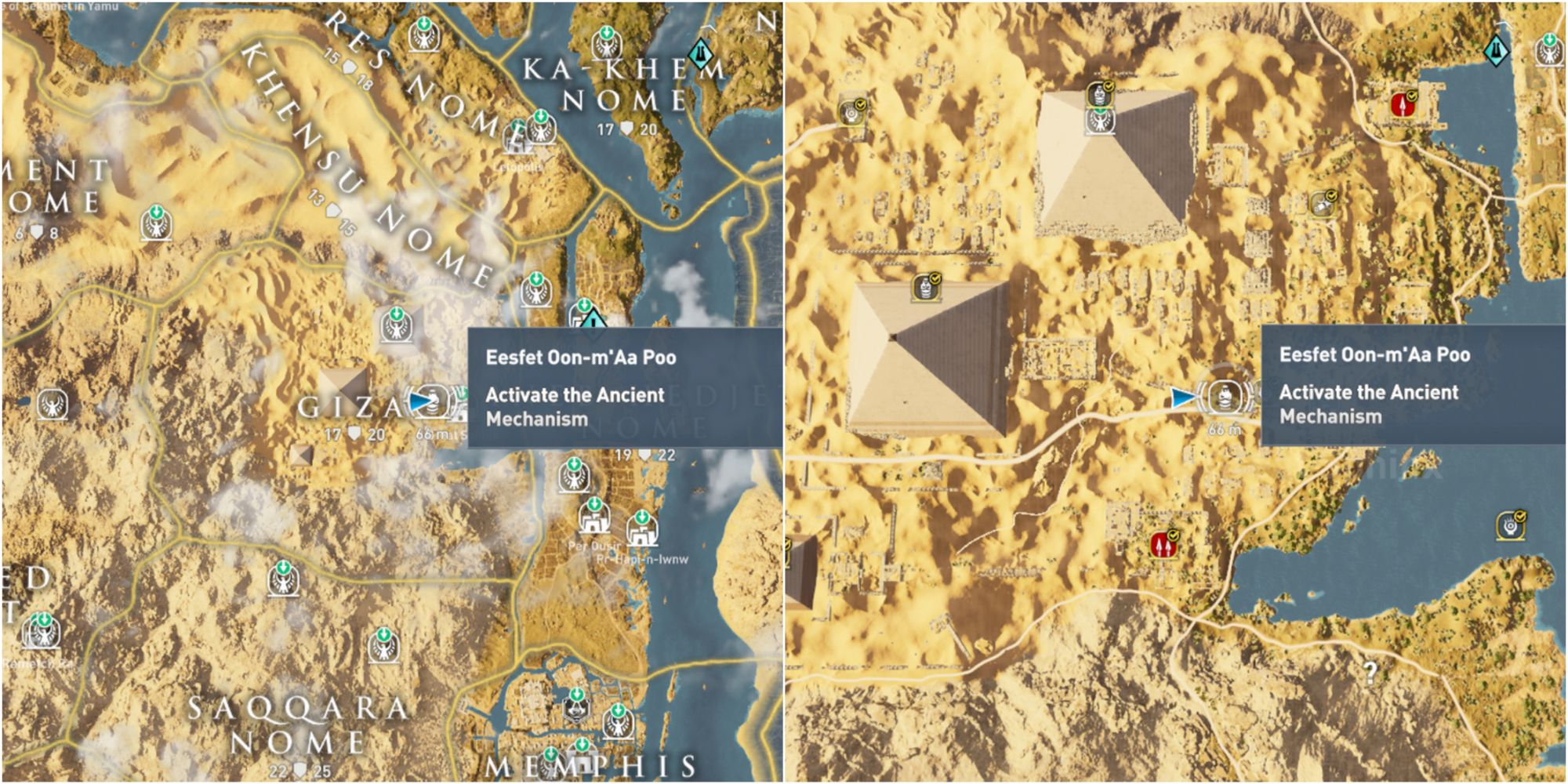
Task: Select the question mark unexplored location marker
Action: point(1370,674)
